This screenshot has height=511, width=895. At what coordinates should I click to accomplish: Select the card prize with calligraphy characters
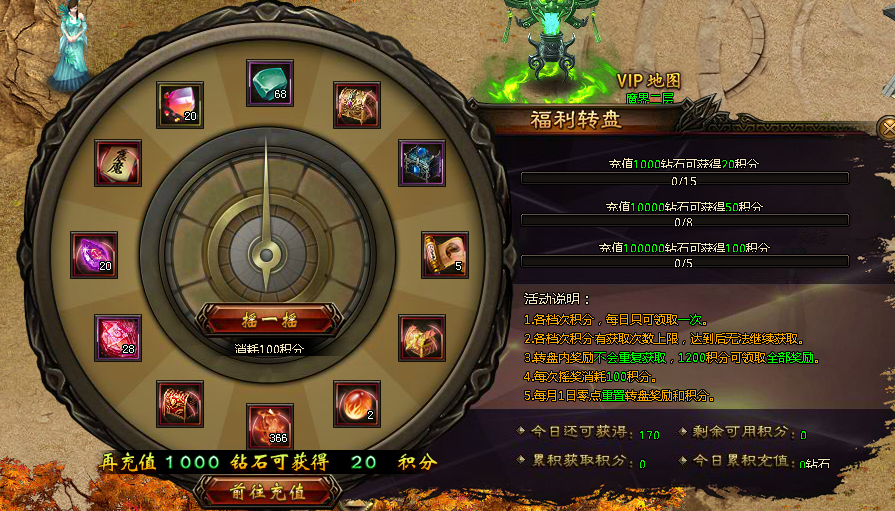pyautogui.click(x=118, y=162)
